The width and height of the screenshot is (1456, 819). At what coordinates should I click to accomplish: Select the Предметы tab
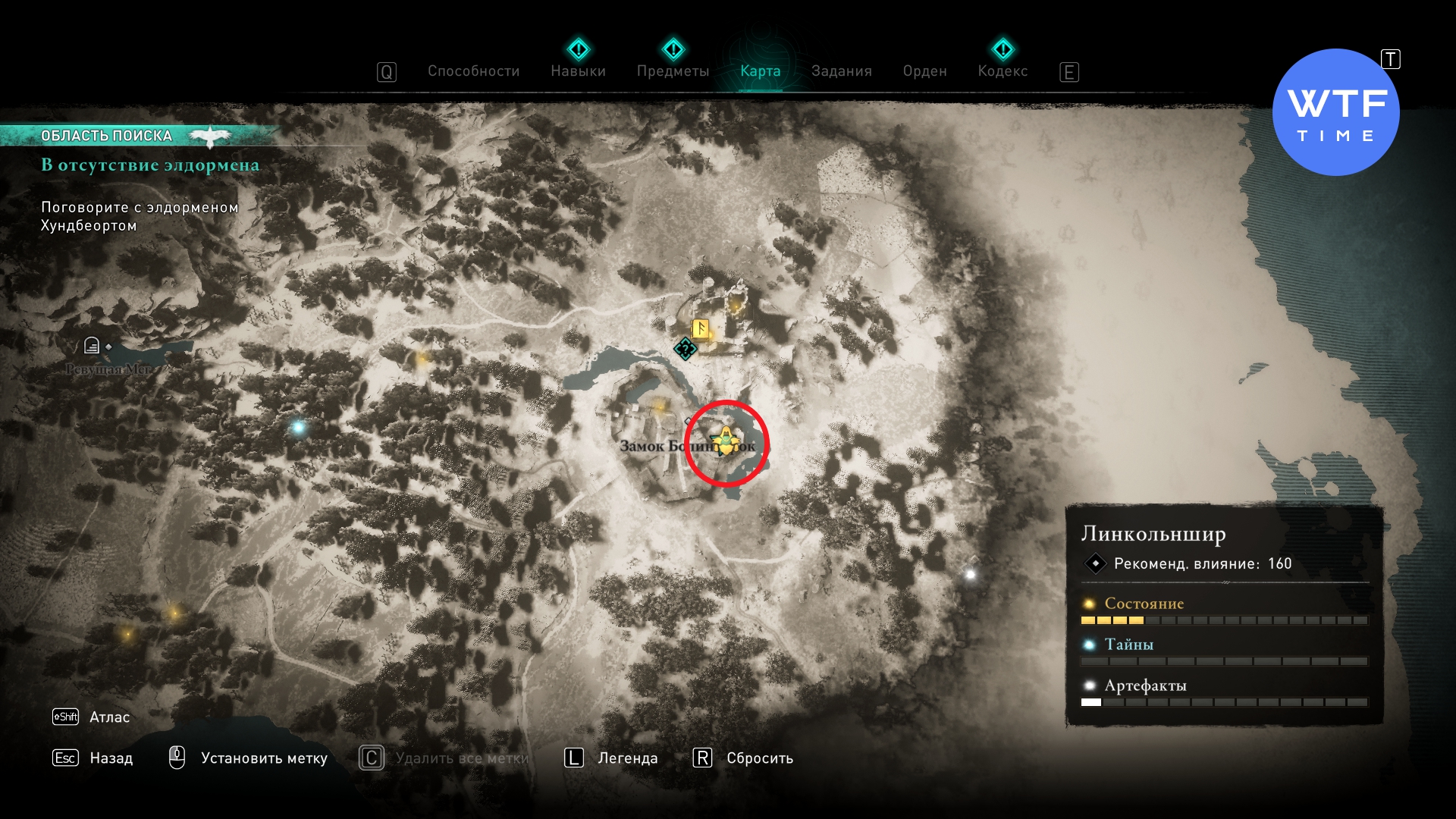pos(673,71)
